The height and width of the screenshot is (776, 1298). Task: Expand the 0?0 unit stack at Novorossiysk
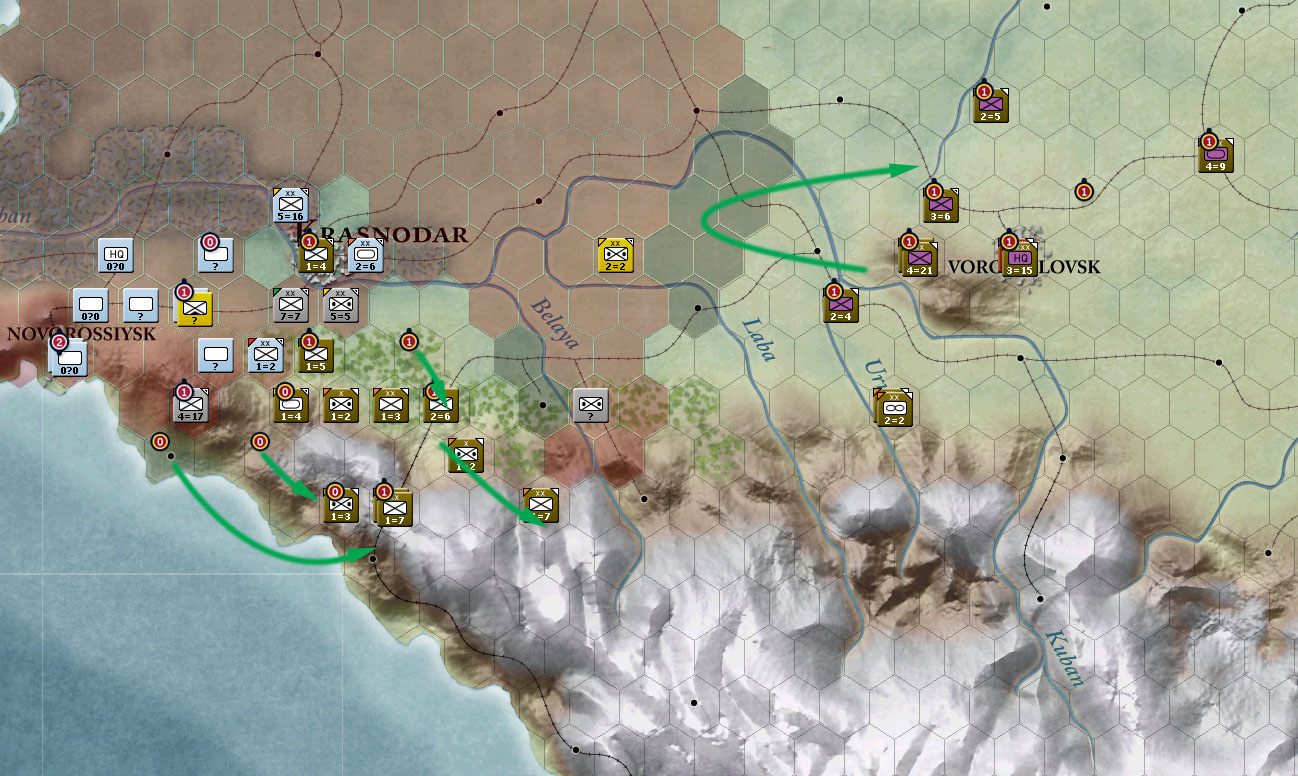coord(68,362)
